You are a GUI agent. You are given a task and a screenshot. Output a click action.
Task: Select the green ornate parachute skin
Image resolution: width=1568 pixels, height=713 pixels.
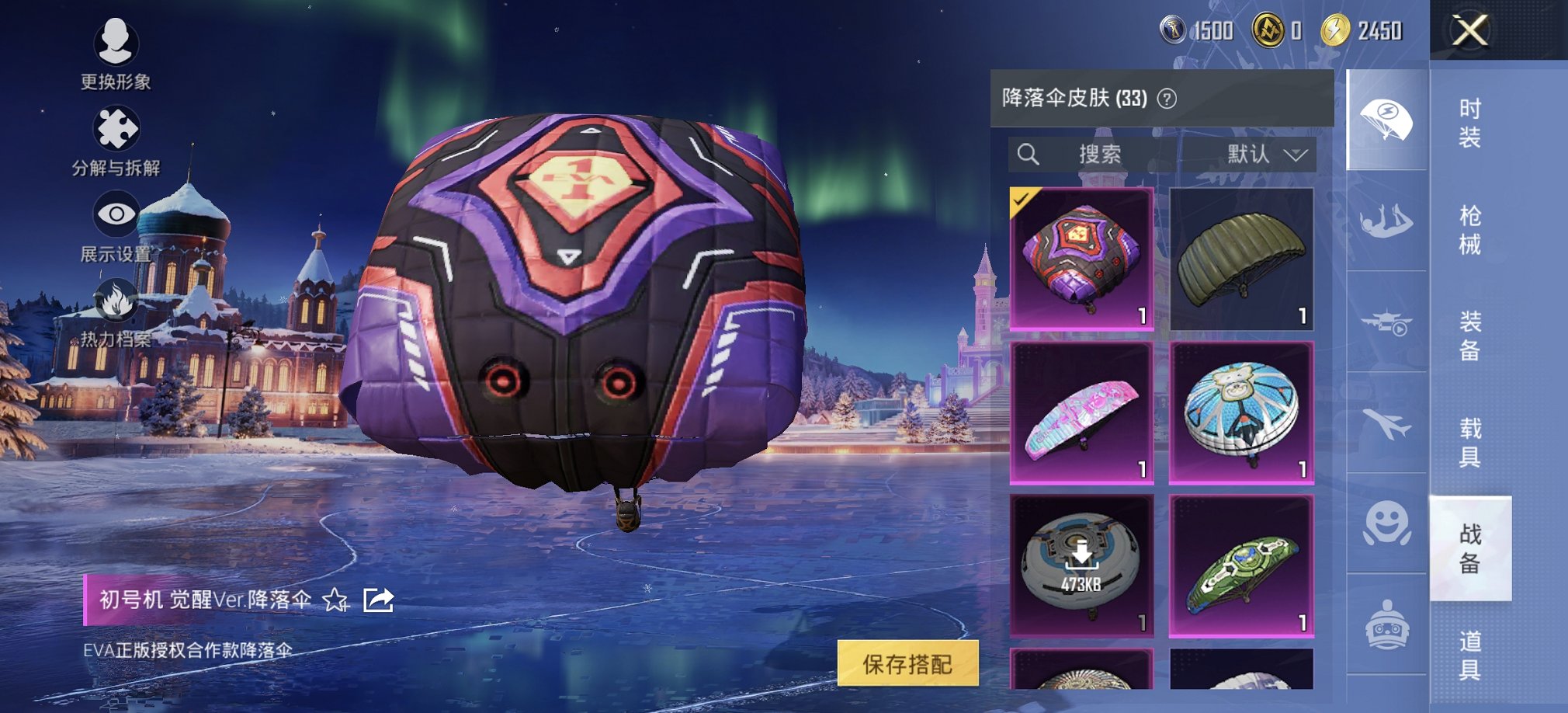click(x=1241, y=565)
